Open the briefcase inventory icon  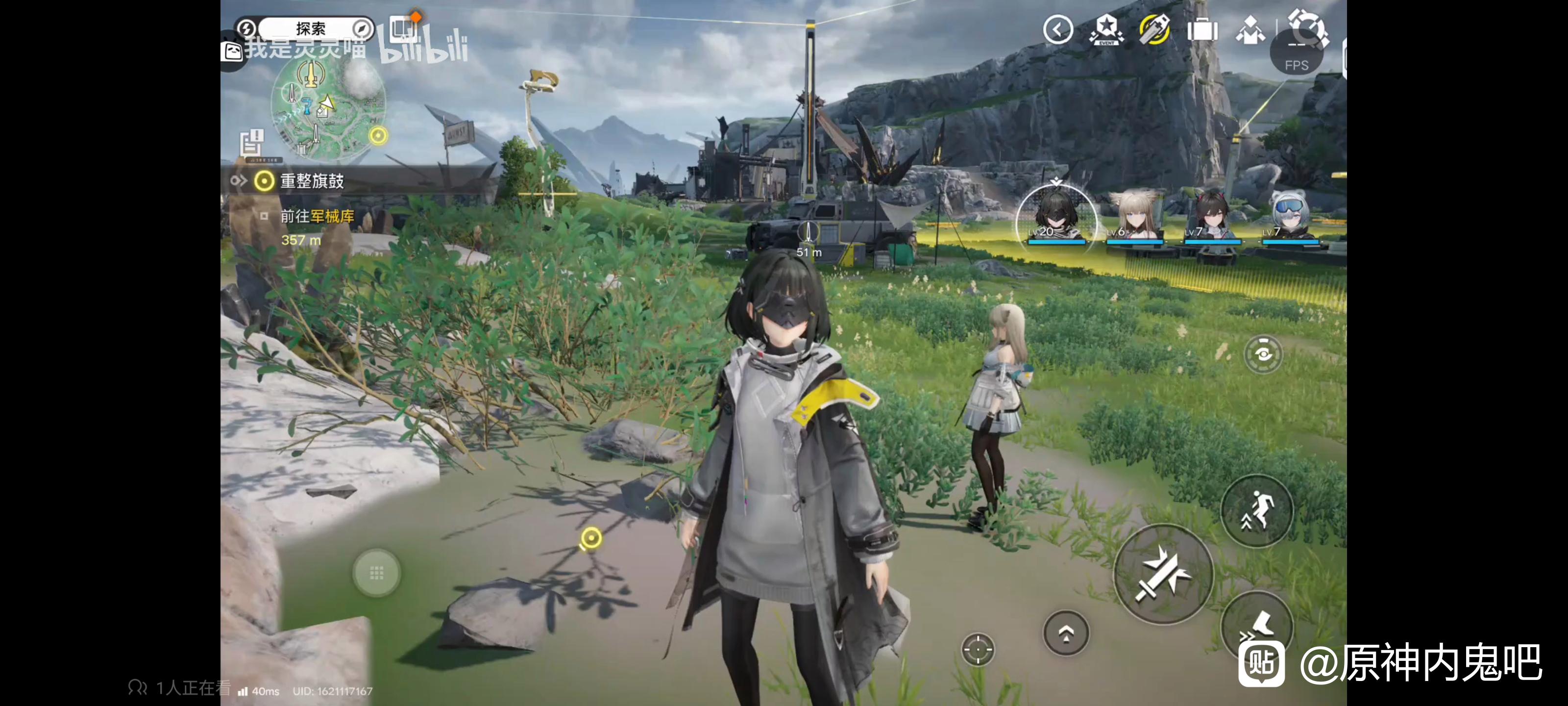click(x=1202, y=29)
